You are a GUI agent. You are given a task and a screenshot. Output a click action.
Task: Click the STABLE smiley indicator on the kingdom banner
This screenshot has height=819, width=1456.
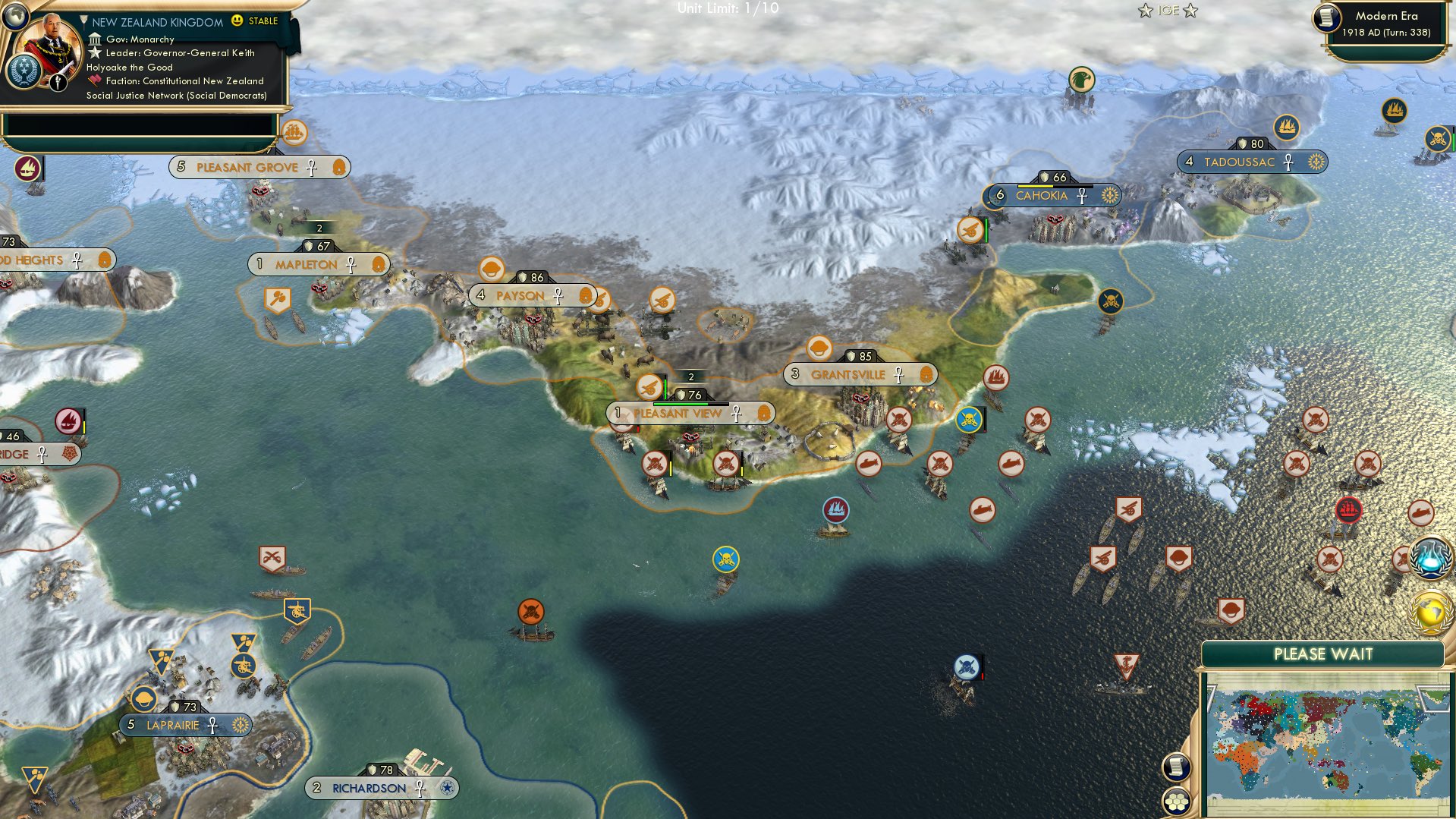[x=237, y=22]
